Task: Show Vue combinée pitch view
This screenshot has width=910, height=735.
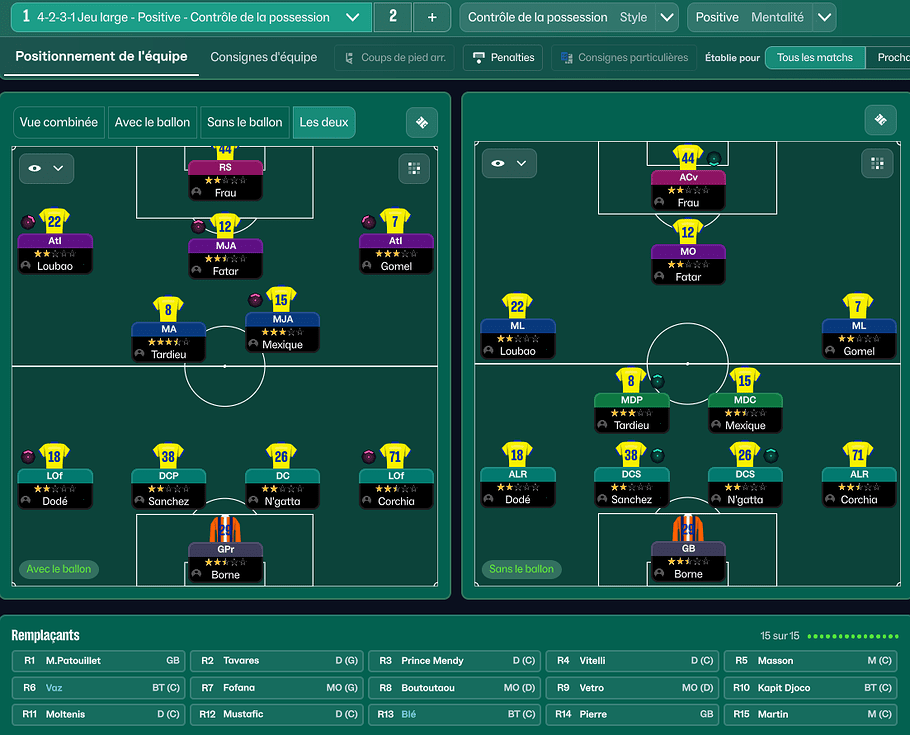Action: (59, 122)
